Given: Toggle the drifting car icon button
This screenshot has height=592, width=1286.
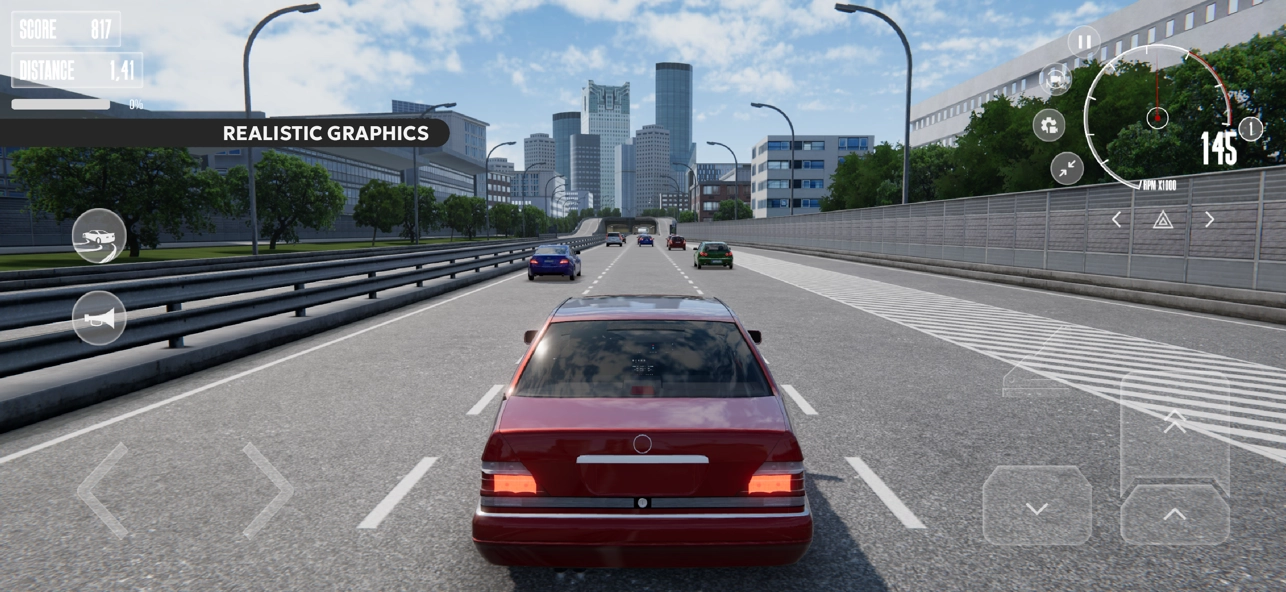Looking at the screenshot, I should pos(99,236).
